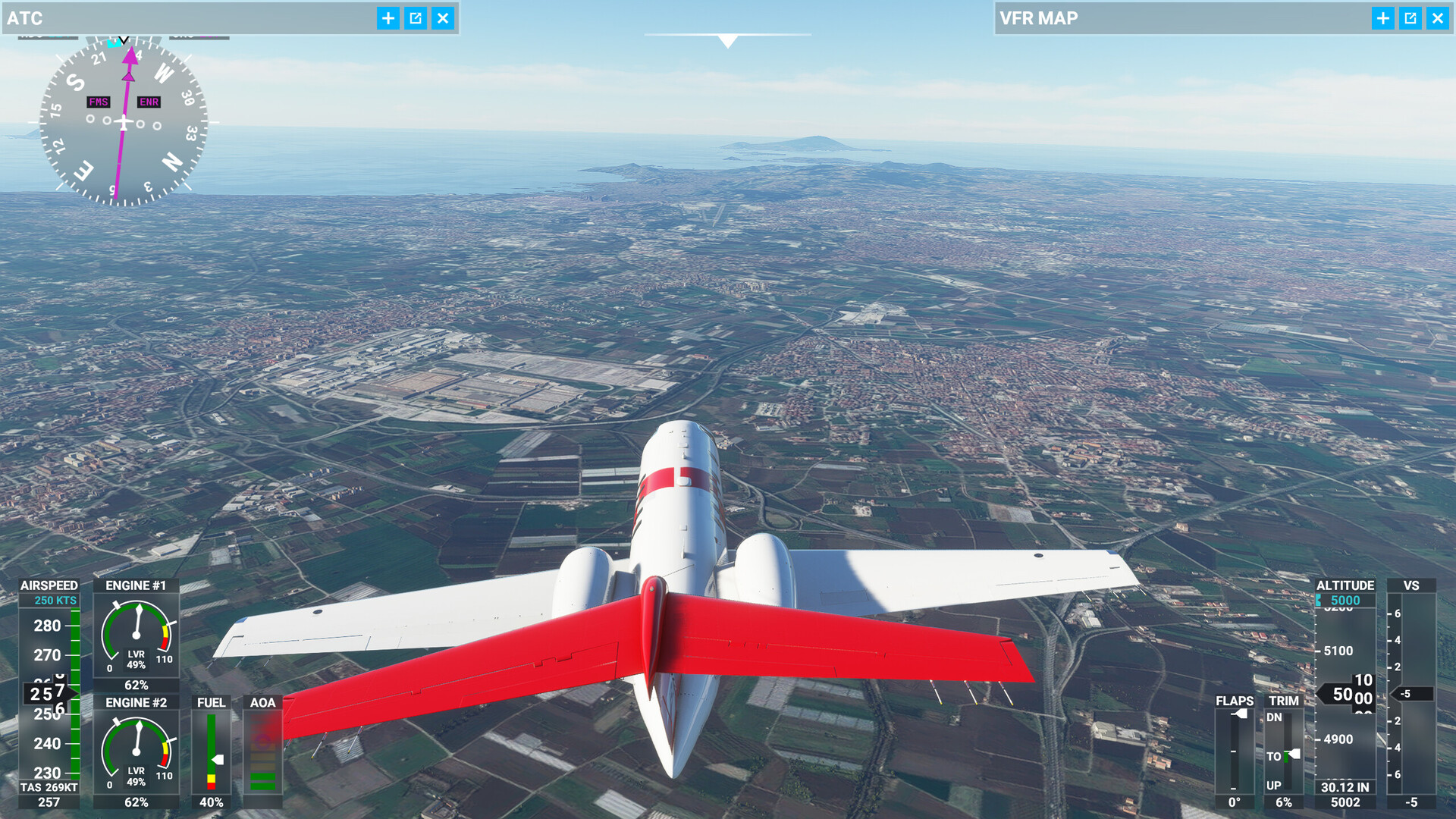Close the ATC panel
This screenshot has height=819, width=1456.
click(x=443, y=18)
